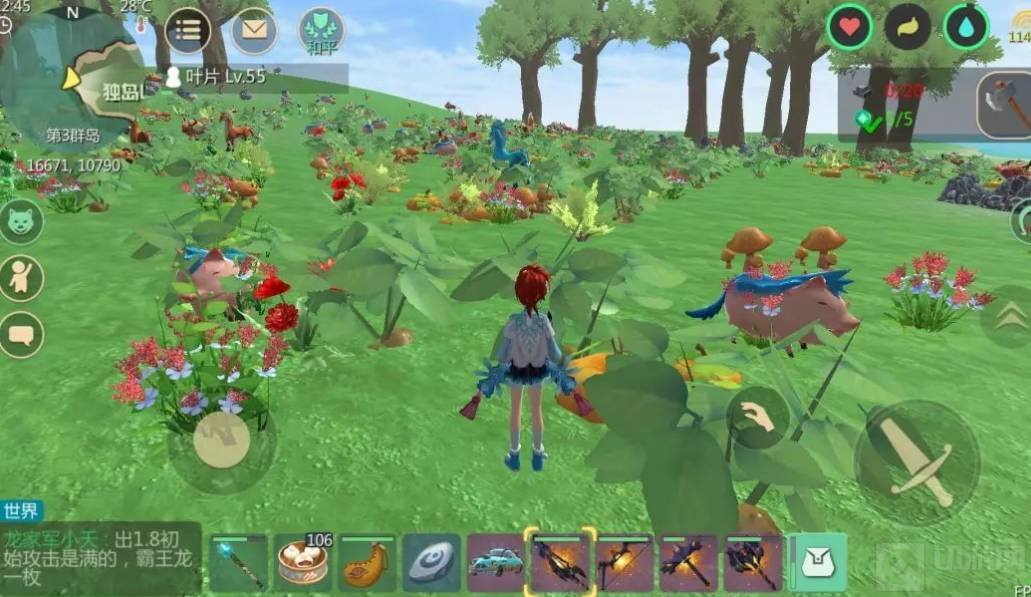Open the pet paw icon
Screen dimensions: 1031x597
pyautogui.click(x=22, y=221)
